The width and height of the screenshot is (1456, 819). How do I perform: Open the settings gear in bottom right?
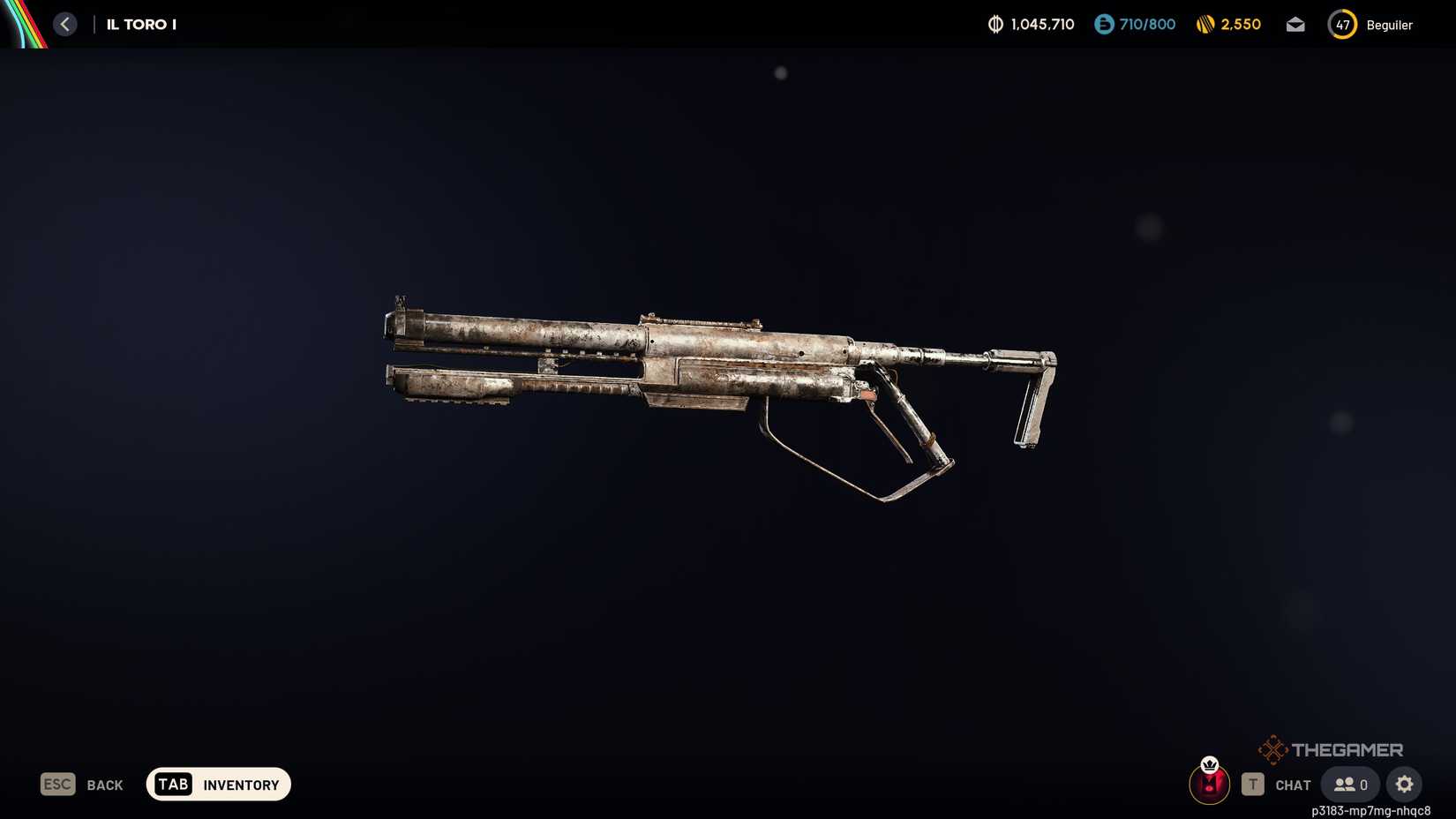[x=1404, y=784]
